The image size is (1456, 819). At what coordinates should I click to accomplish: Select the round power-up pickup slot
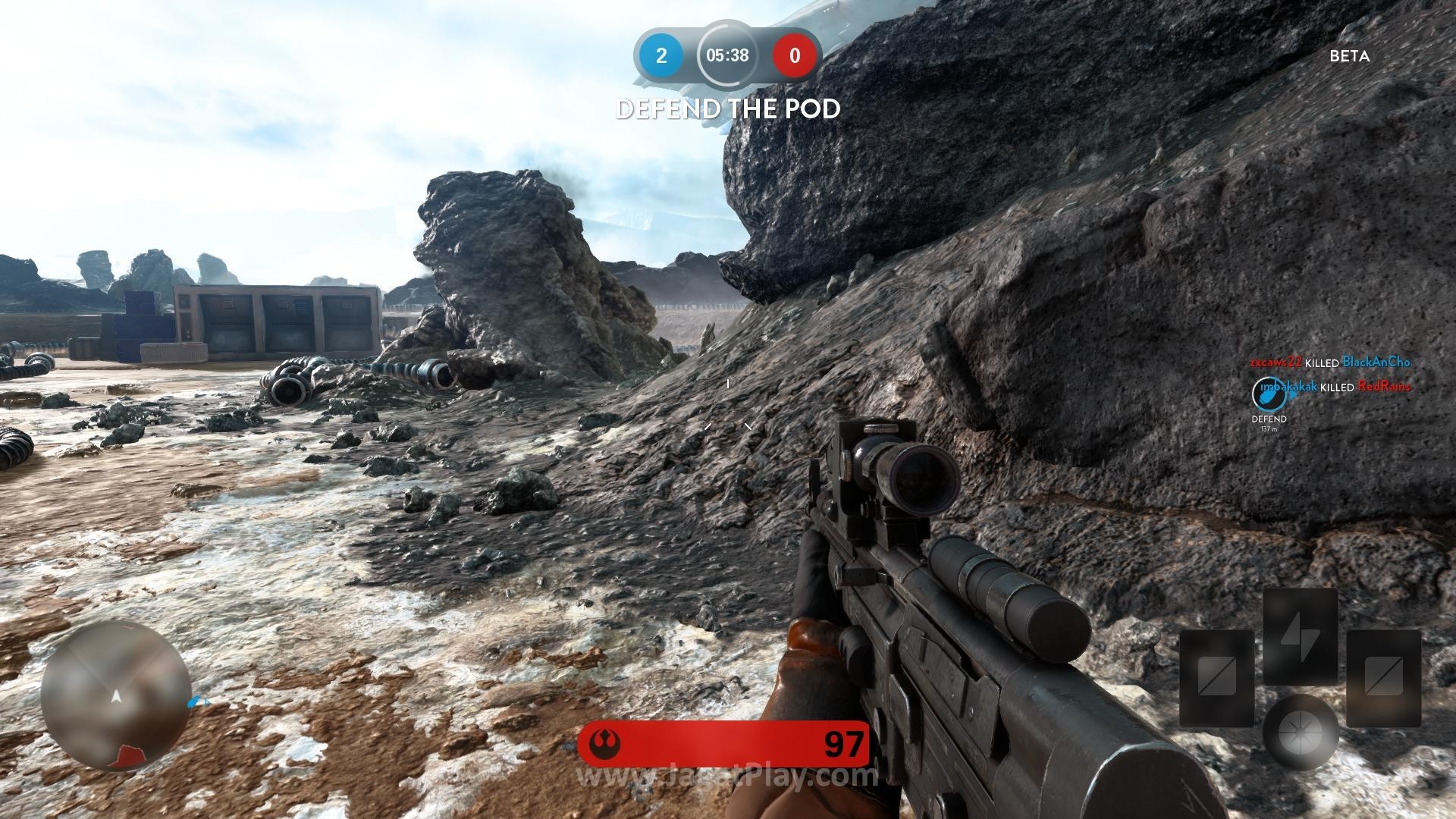click(x=1300, y=731)
